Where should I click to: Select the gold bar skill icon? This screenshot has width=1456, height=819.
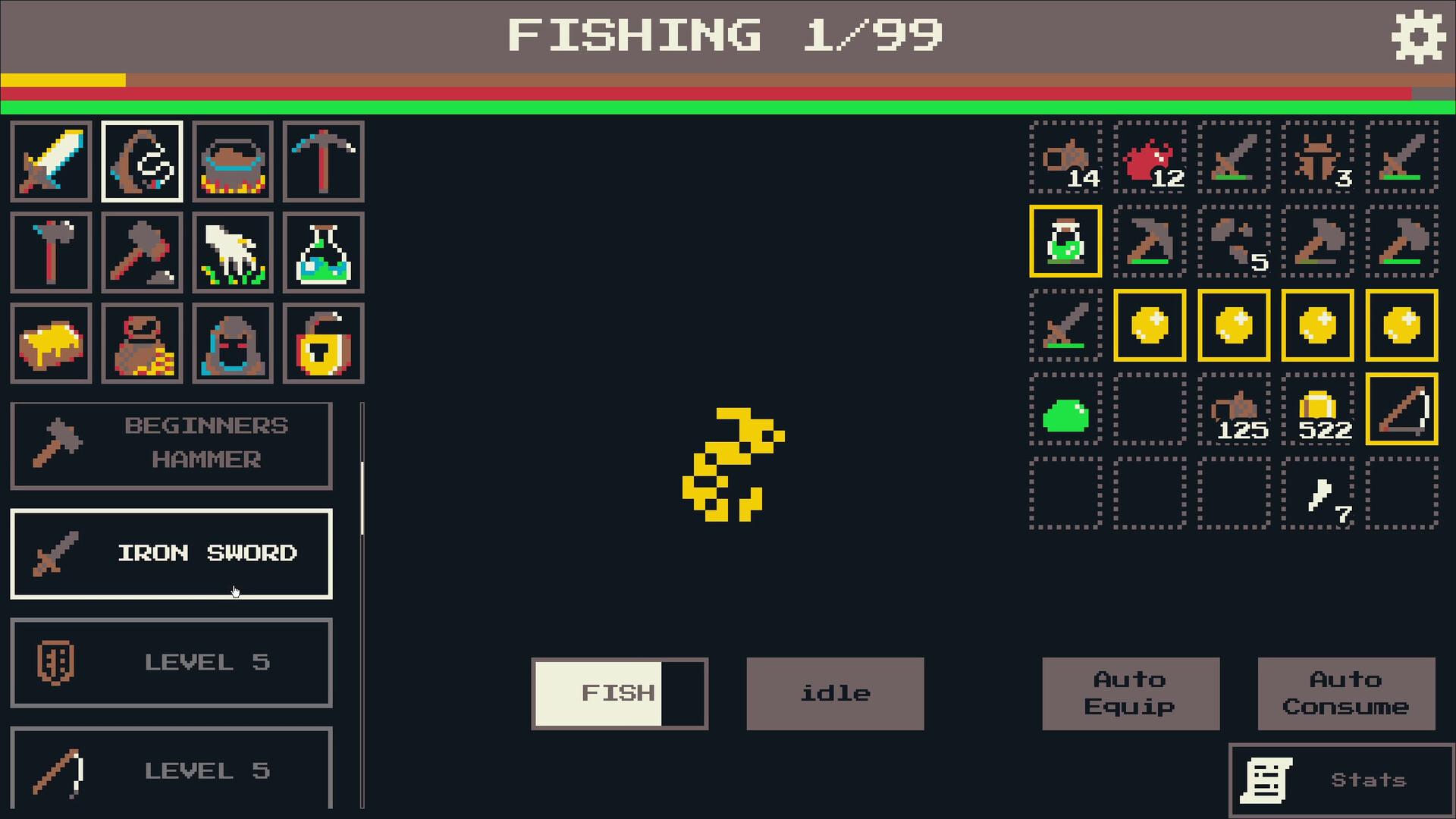click(50, 343)
